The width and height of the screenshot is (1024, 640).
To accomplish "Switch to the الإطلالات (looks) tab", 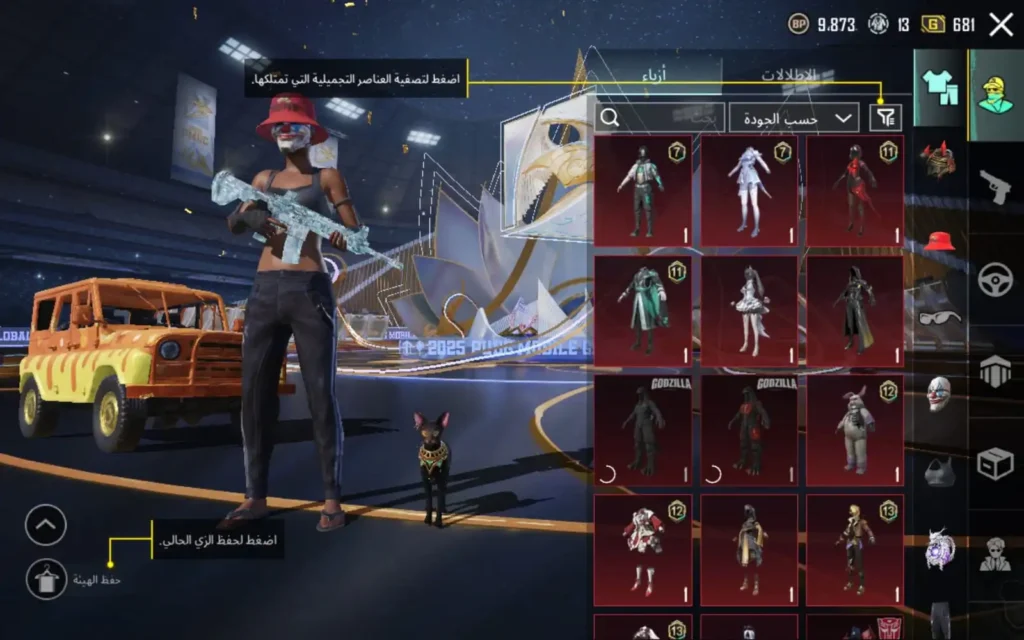I will pos(788,76).
